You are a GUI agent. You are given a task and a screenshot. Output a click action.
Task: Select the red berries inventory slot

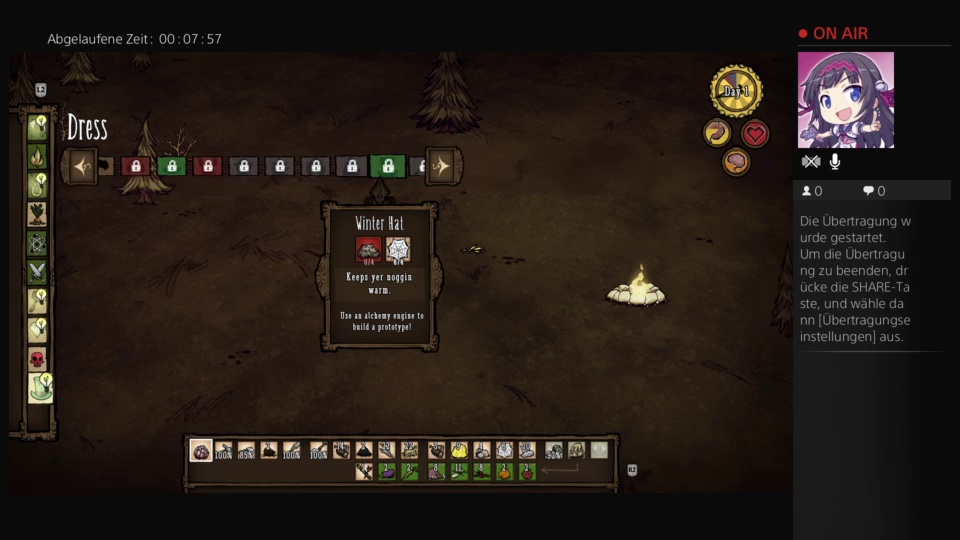(527, 471)
